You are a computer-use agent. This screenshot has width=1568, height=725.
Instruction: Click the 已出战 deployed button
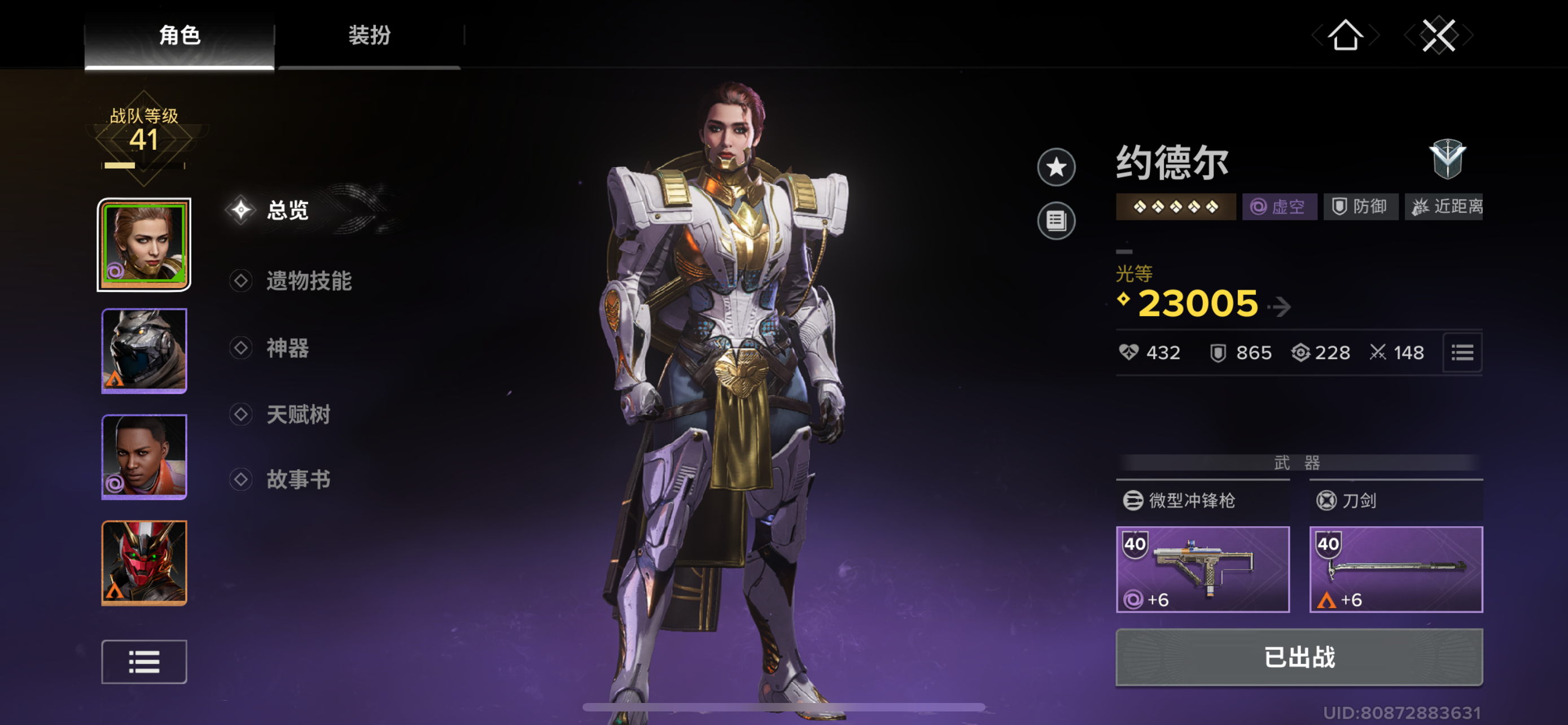[x=1299, y=657]
